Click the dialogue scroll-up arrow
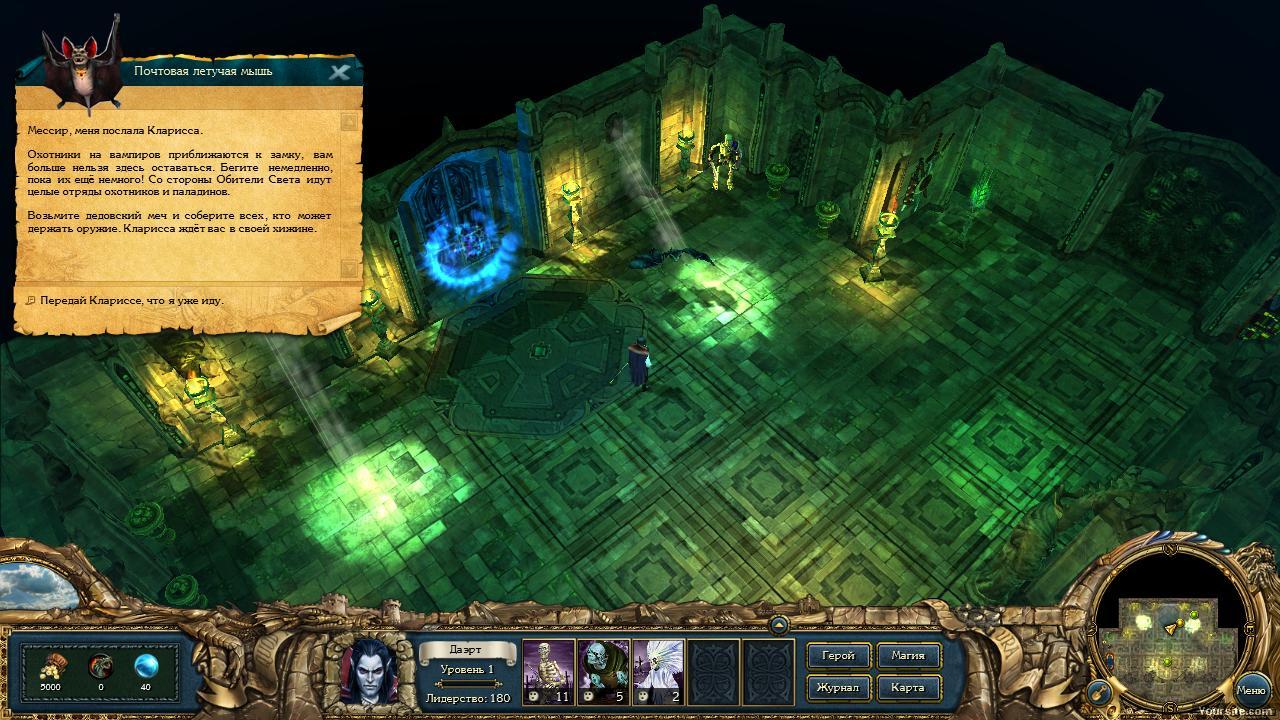 pyautogui.click(x=348, y=122)
